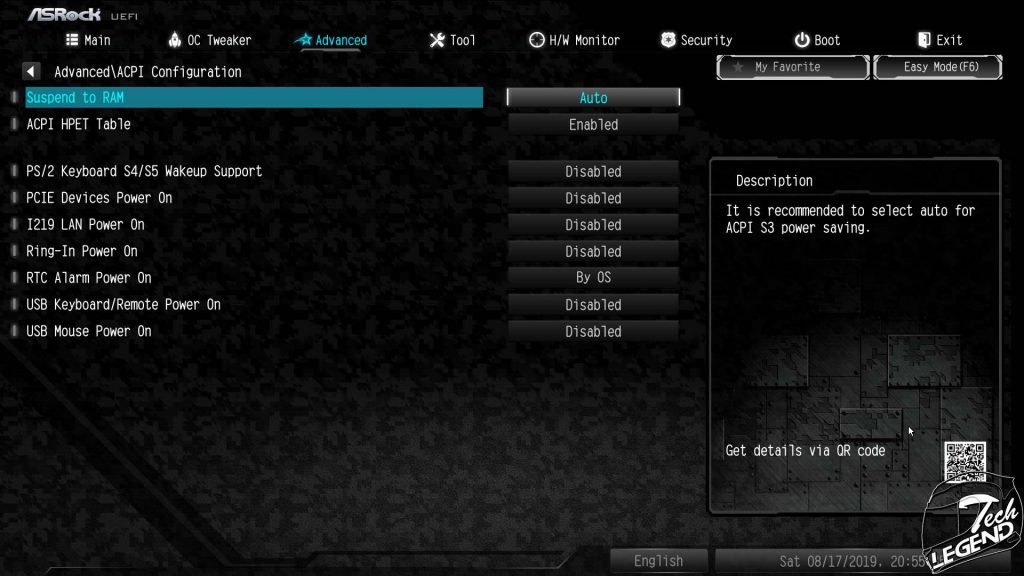Open the OC Tweaker tab

point(209,40)
